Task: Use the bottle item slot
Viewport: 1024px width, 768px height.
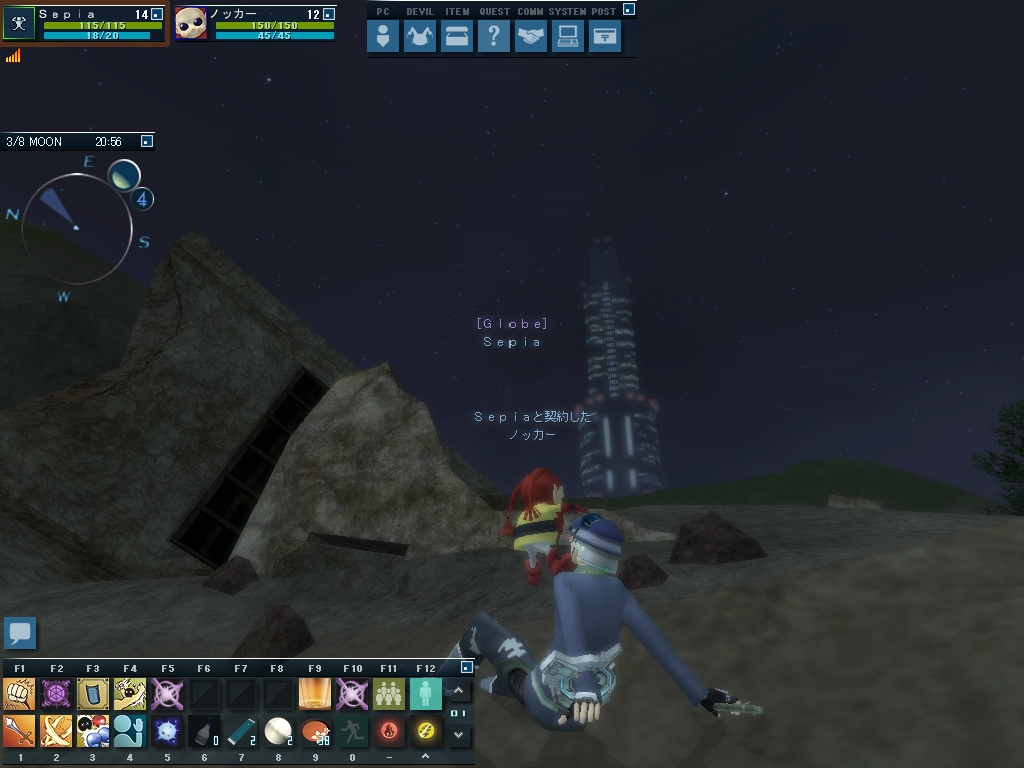Action: coord(204,731)
